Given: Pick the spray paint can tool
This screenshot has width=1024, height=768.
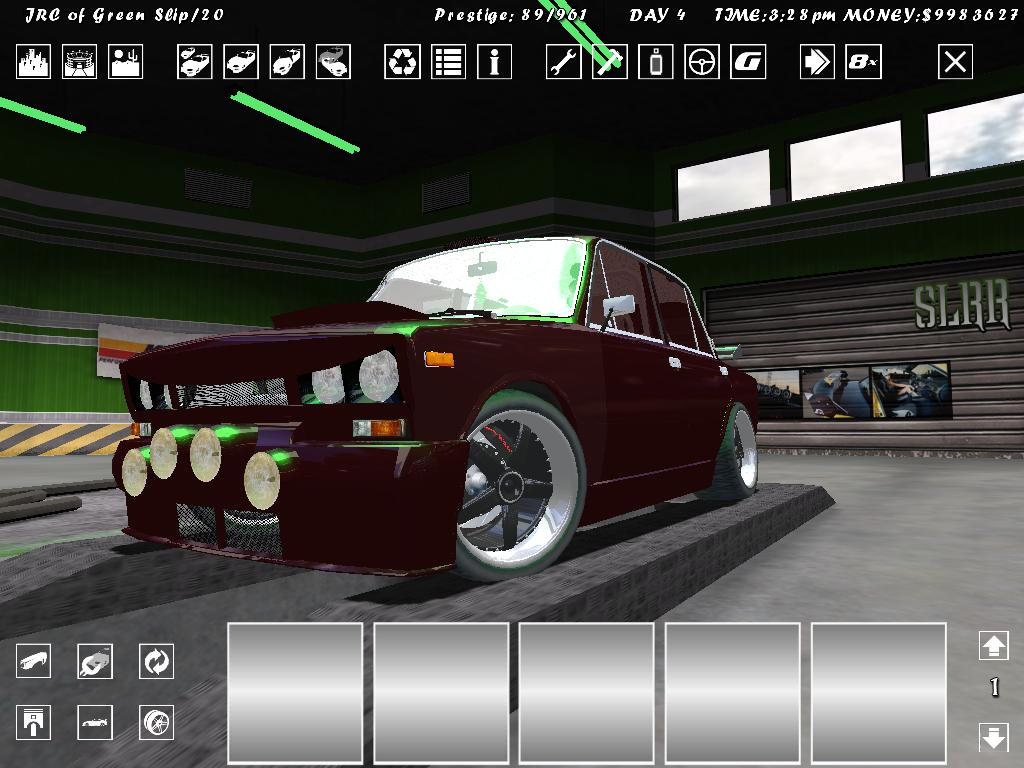Looking at the screenshot, I should (x=656, y=62).
